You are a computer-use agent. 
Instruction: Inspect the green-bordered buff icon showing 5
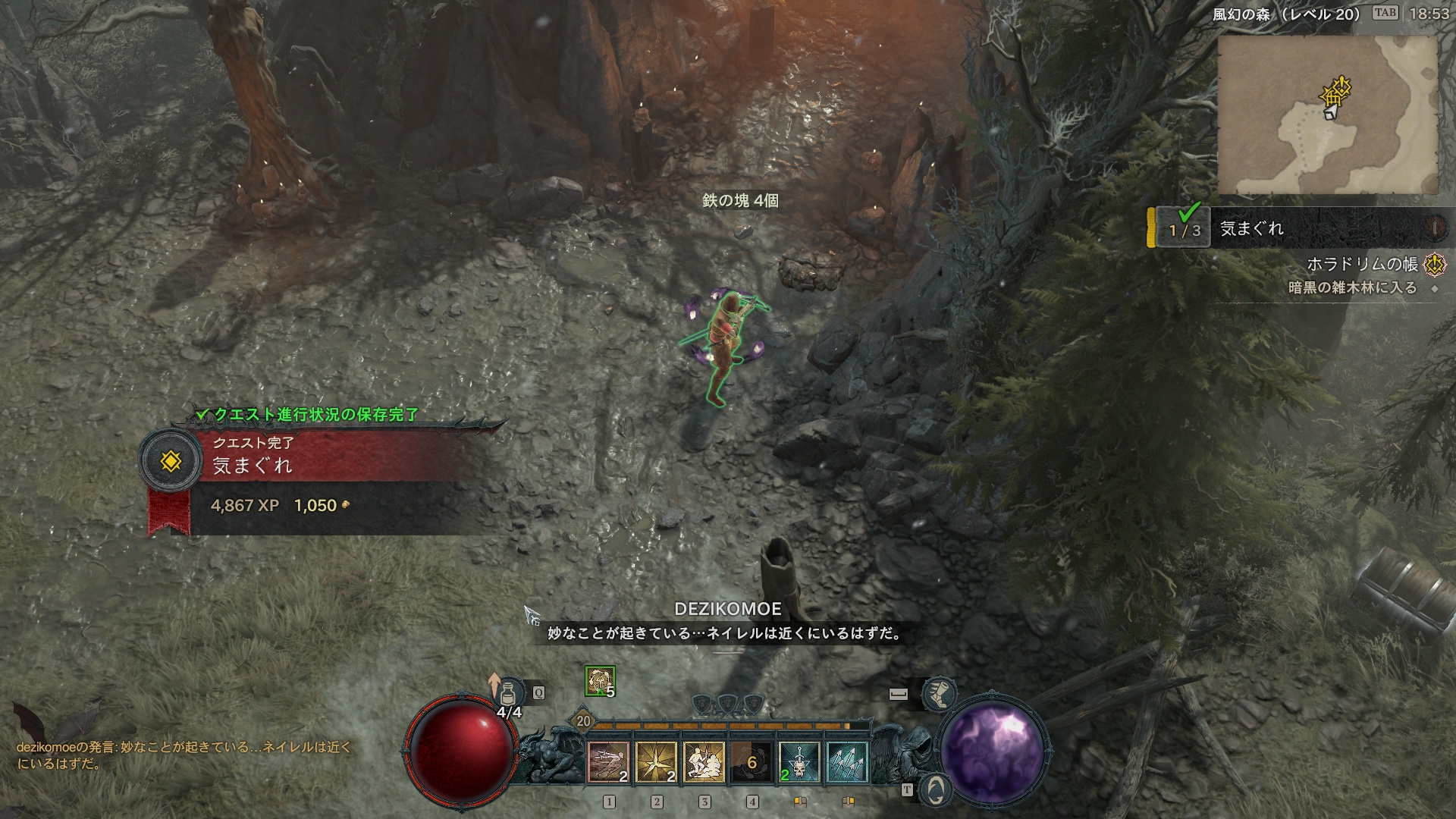tap(600, 681)
